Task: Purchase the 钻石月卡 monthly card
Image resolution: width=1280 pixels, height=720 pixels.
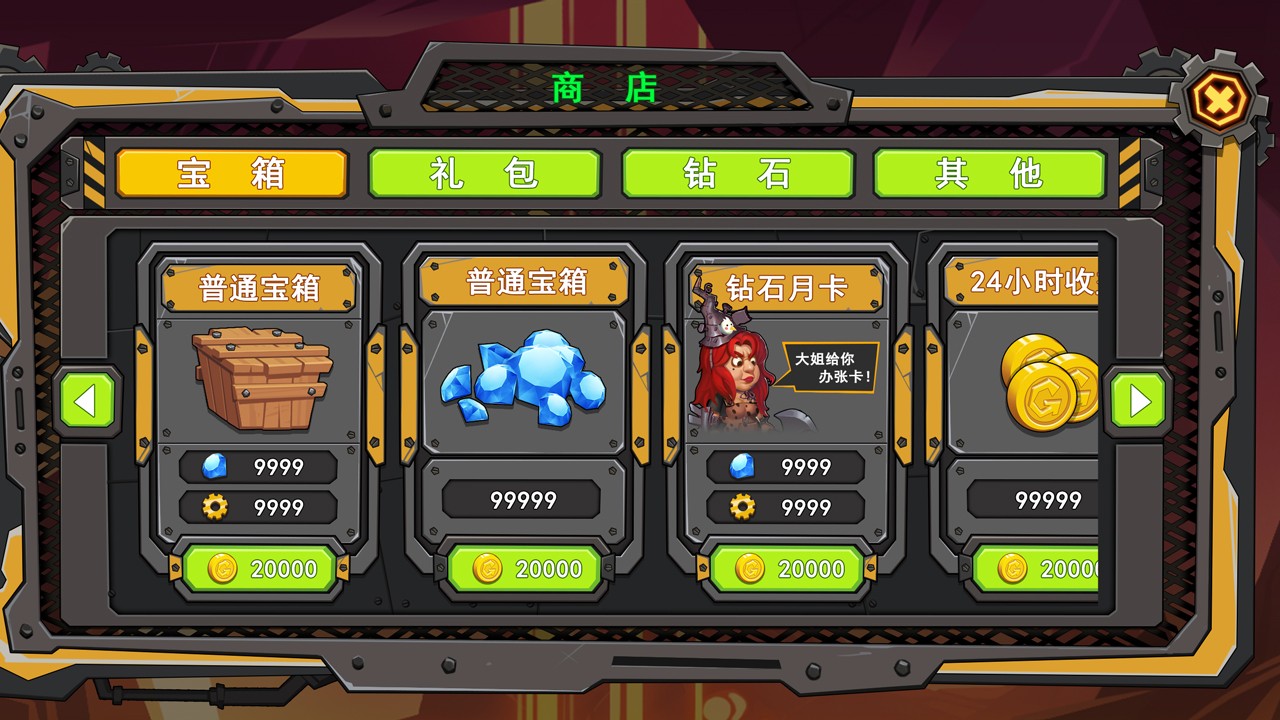Action: point(787,569)
